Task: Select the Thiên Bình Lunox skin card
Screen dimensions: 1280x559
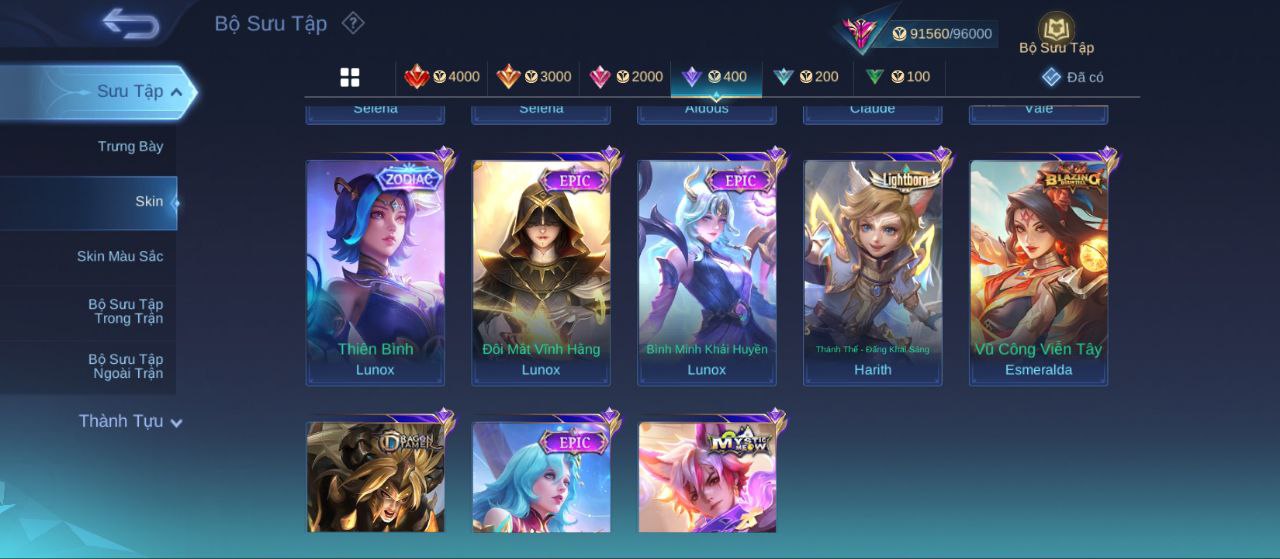Action: tap(375, 272)
